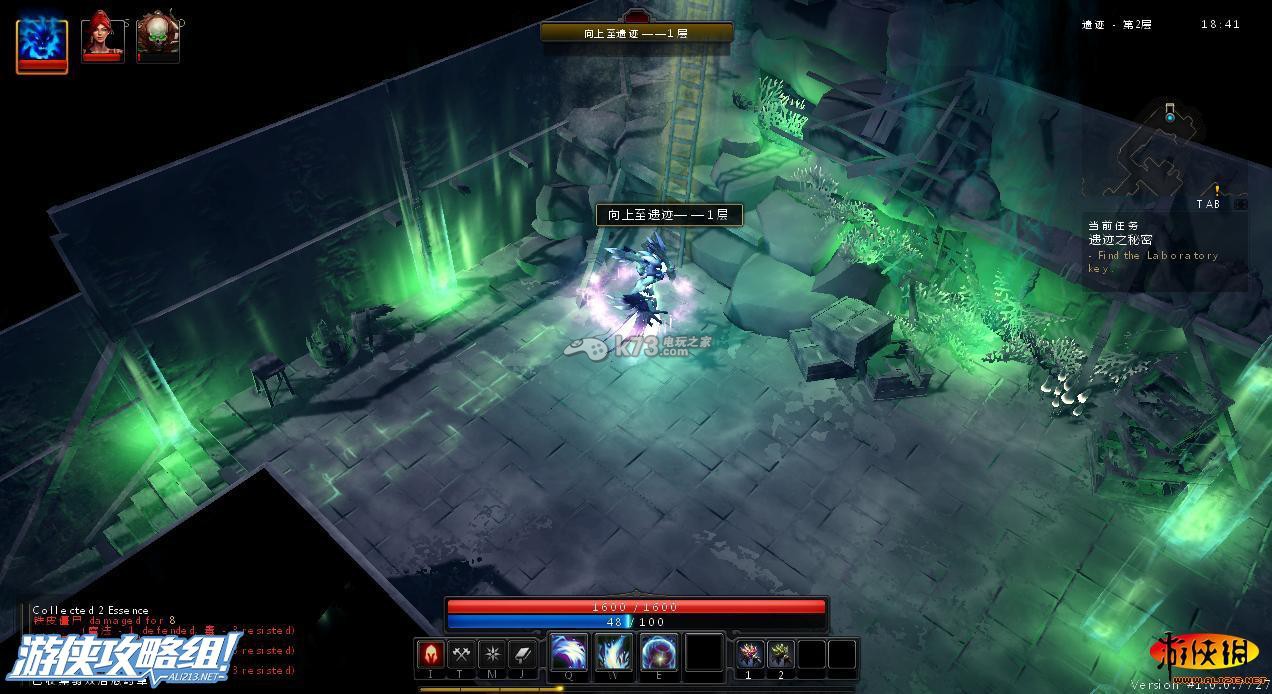Open the red helmet character menu
This screenshot has width=1272, height=694.
click(430, 655)
